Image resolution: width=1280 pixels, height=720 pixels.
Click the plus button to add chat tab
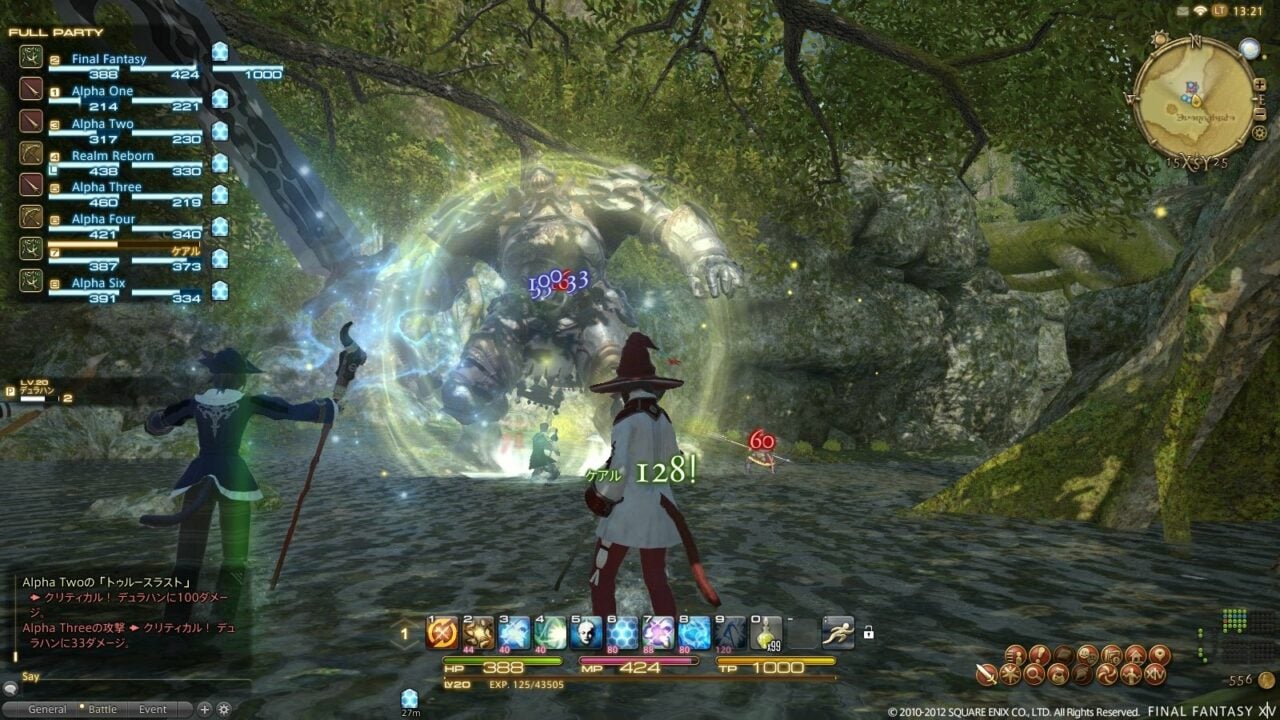click(204, 707)
